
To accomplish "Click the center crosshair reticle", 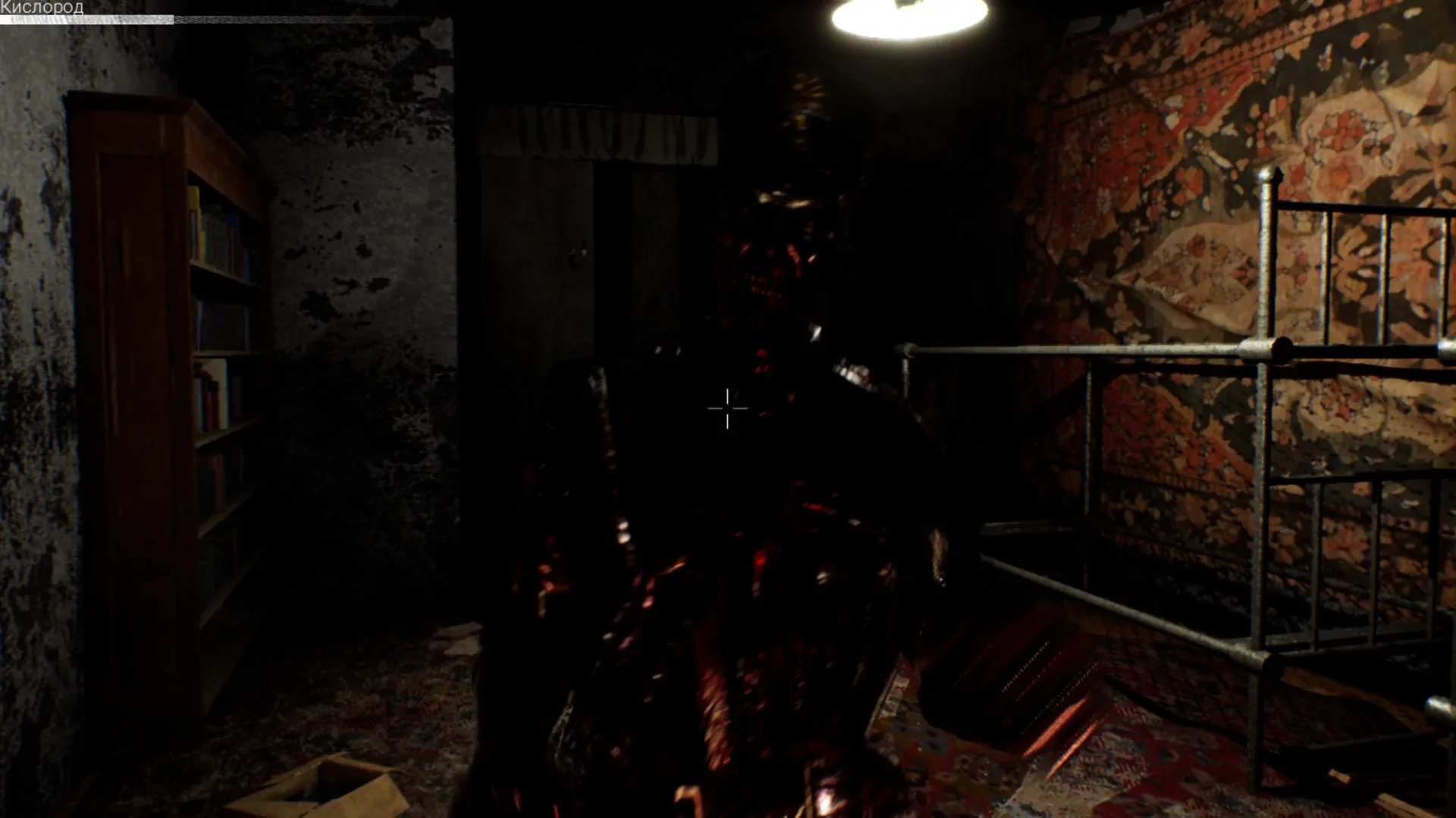I will [x=726, y=409].
